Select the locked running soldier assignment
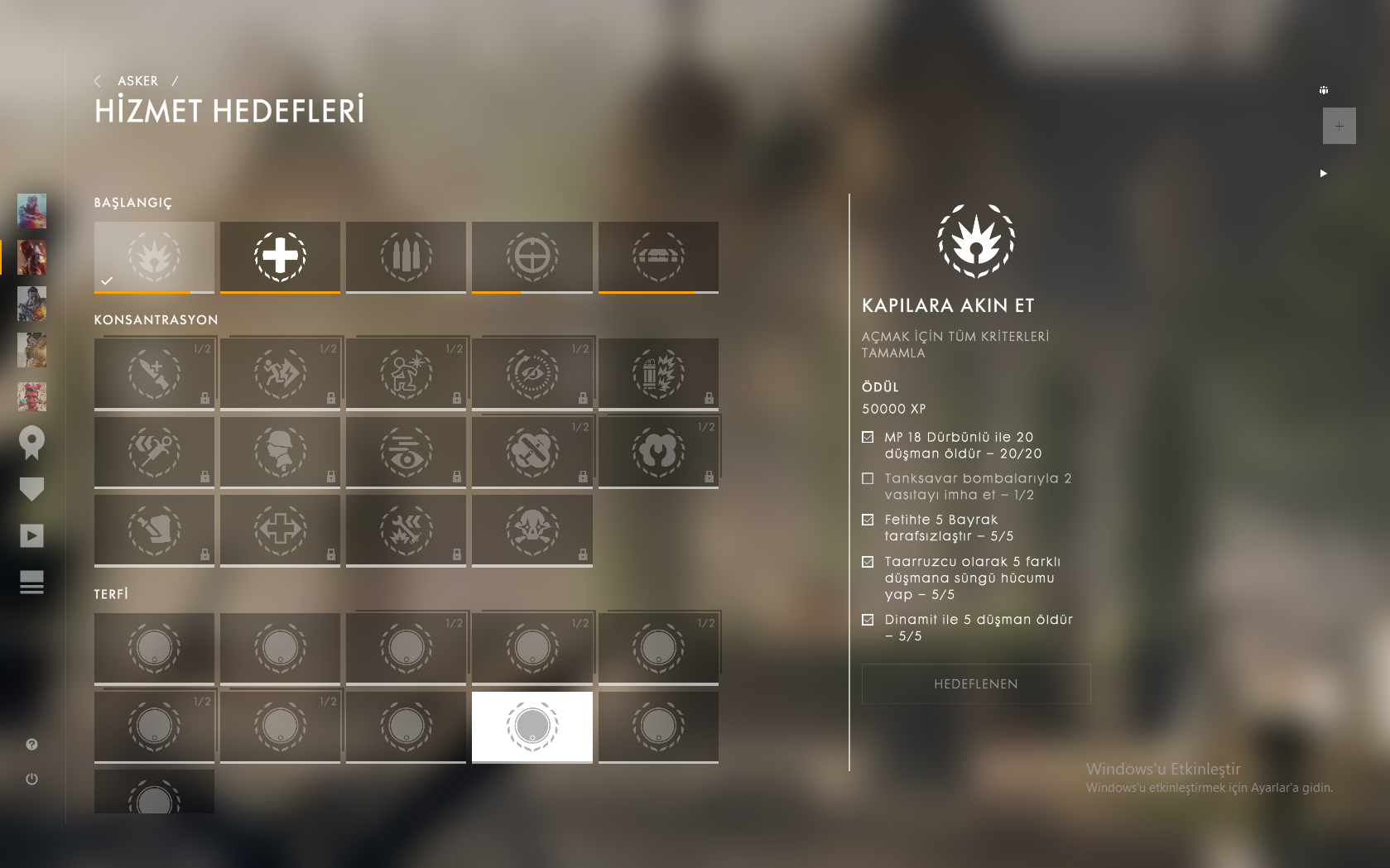This screenshot has height=868, width=1390. [280, 374]
